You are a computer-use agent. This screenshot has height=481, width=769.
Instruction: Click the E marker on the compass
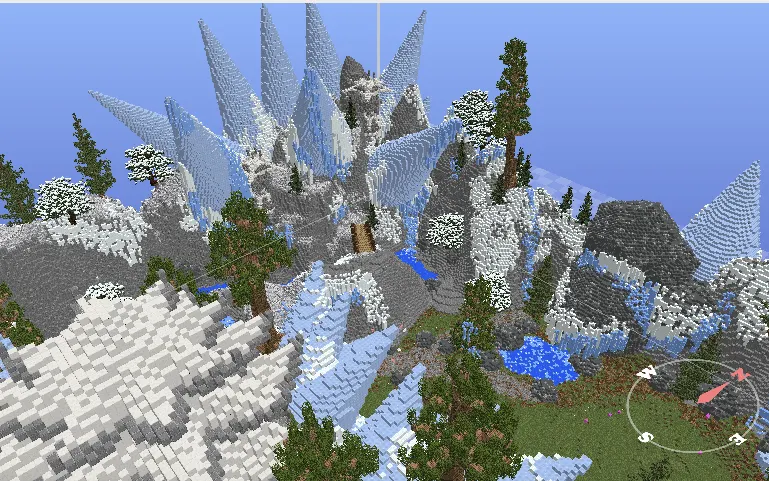(736, 438)
